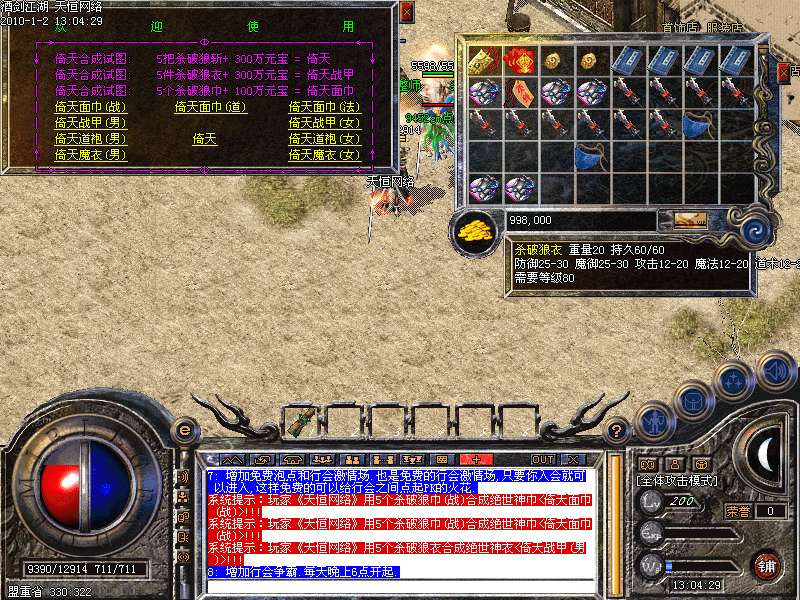Select the 倚天面巾(战) link

tap(91, 107)
